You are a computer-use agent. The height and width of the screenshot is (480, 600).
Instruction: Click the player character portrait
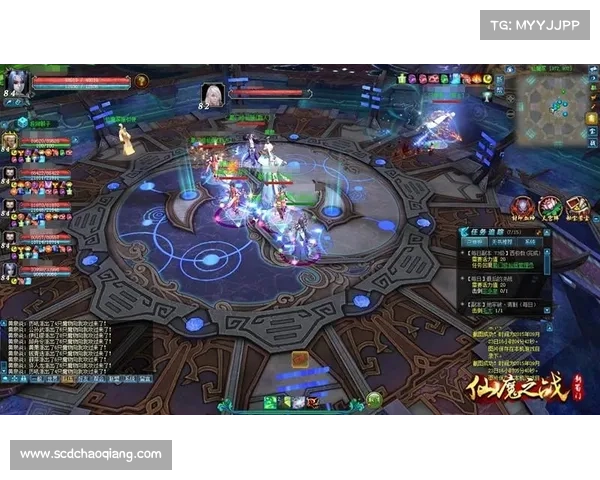point(18,81)
